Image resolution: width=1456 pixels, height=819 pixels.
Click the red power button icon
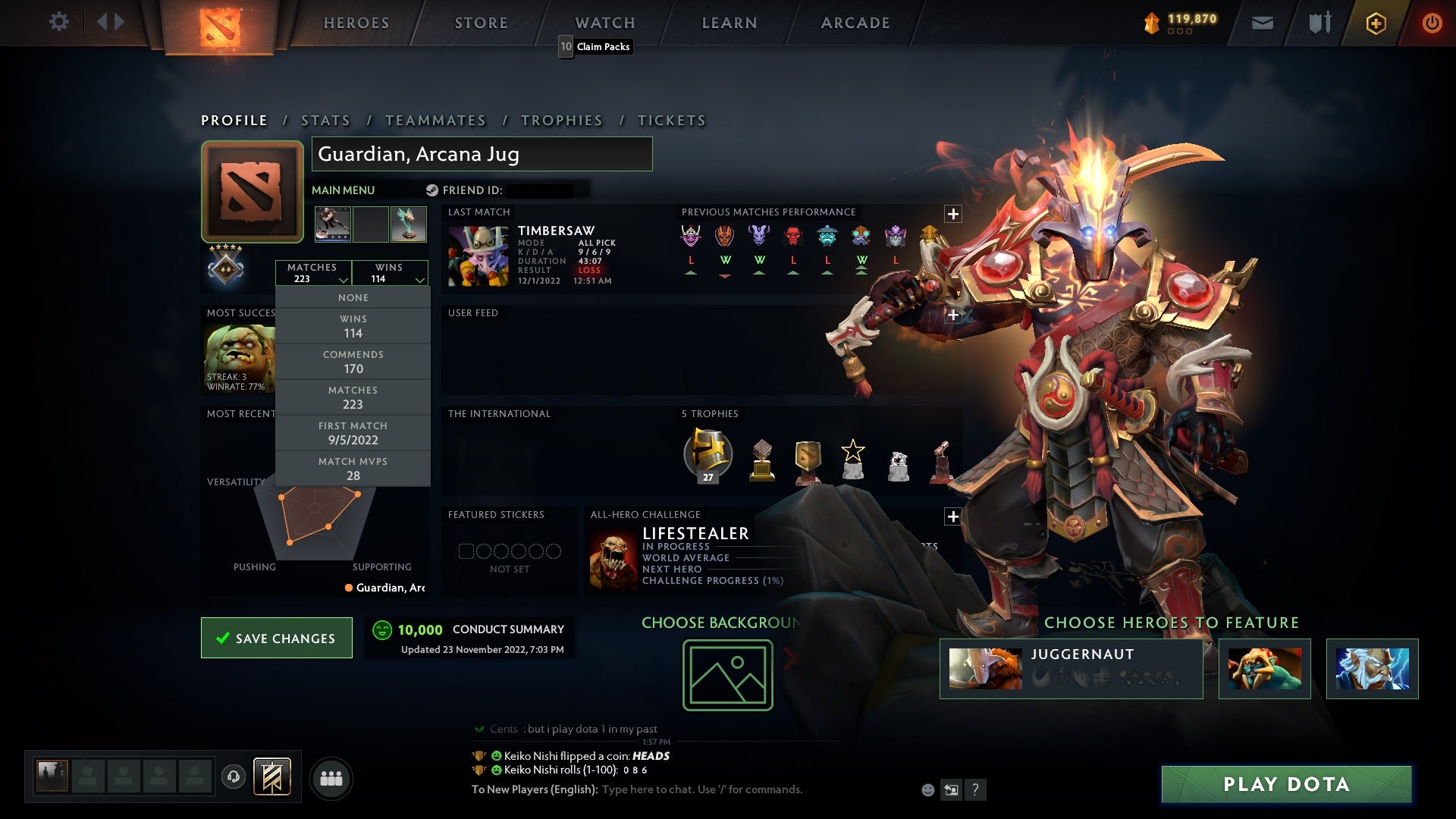coord(1432,22)
